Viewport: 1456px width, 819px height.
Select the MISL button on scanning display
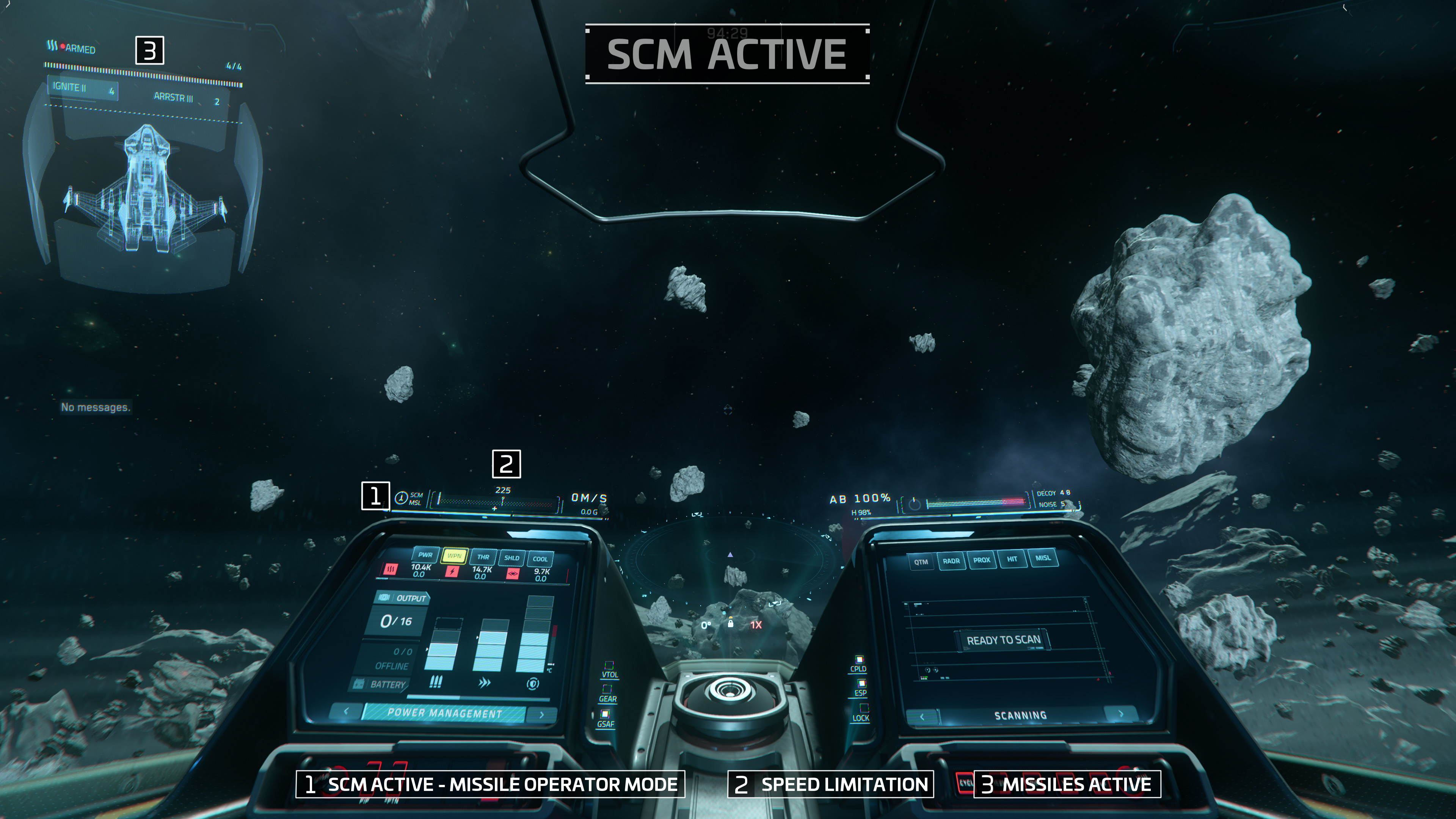tap(1043, 557)
